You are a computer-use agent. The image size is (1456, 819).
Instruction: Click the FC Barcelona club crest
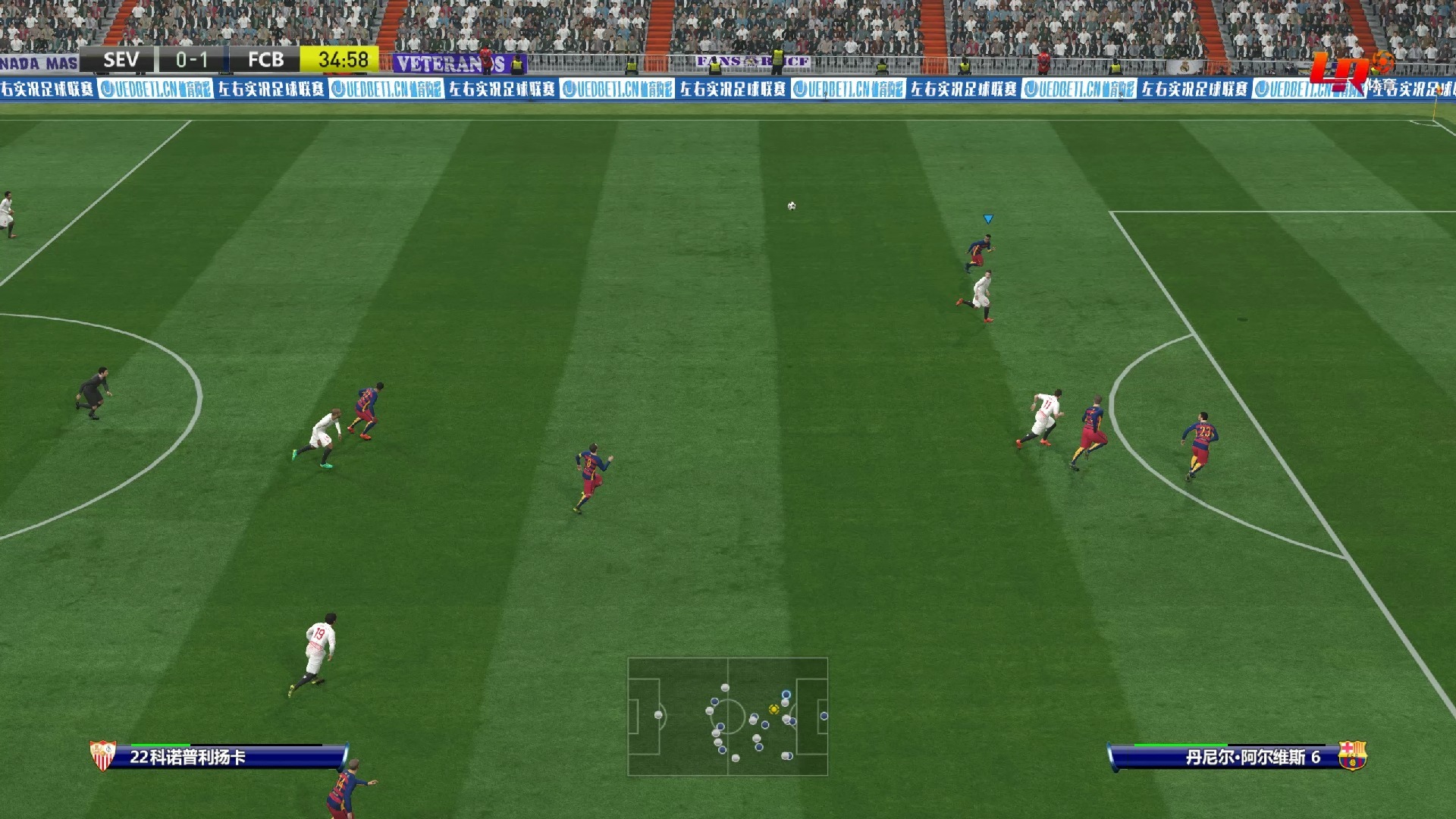pyautogui.click(x=1352, y=755)
